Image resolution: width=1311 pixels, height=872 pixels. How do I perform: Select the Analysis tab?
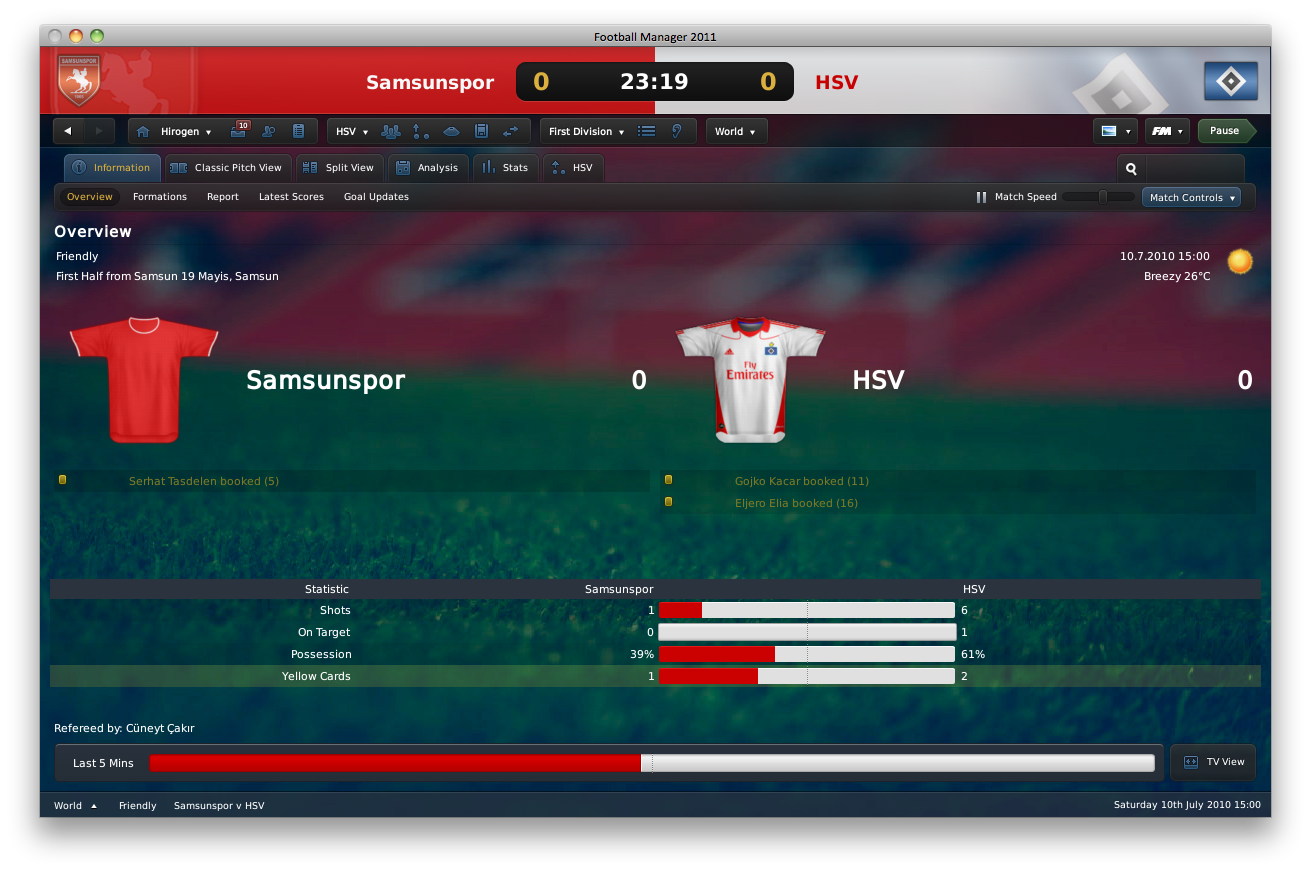[427, 168]
